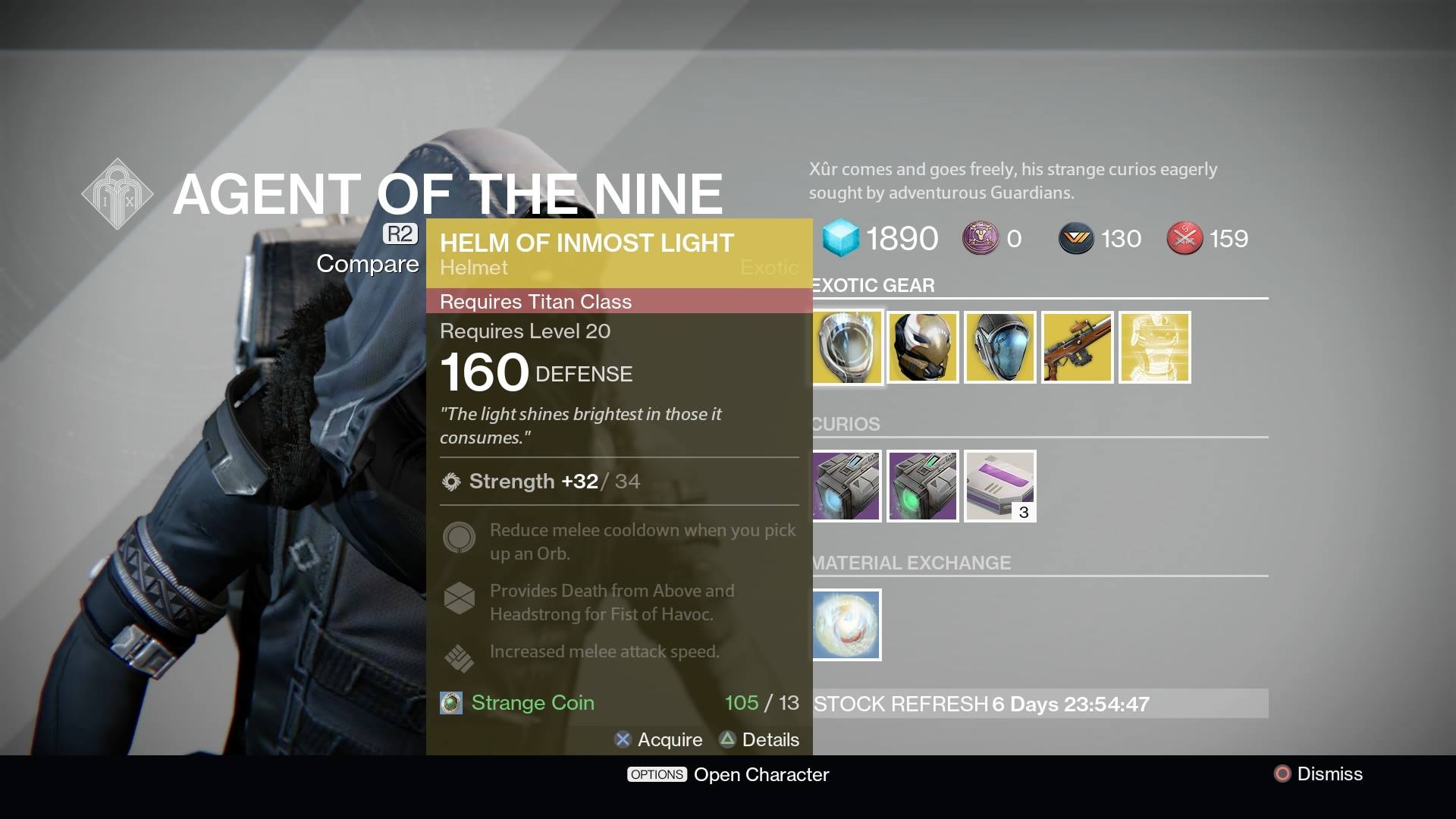
Task: Click the Glimmer currency icon showing 1890
Action: tap(841, 238)
